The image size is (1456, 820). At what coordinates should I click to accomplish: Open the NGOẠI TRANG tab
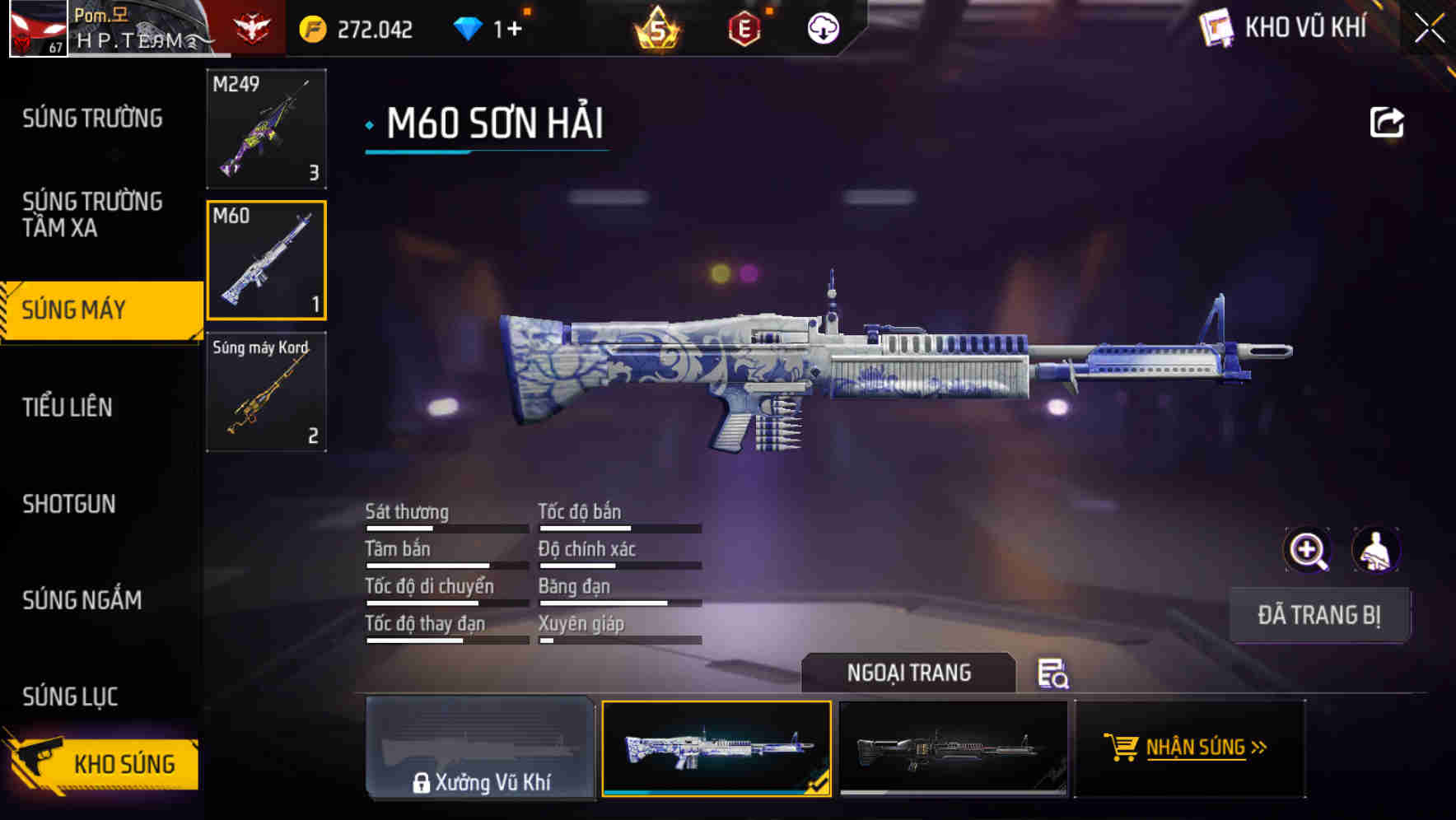(x=909, y=673)
